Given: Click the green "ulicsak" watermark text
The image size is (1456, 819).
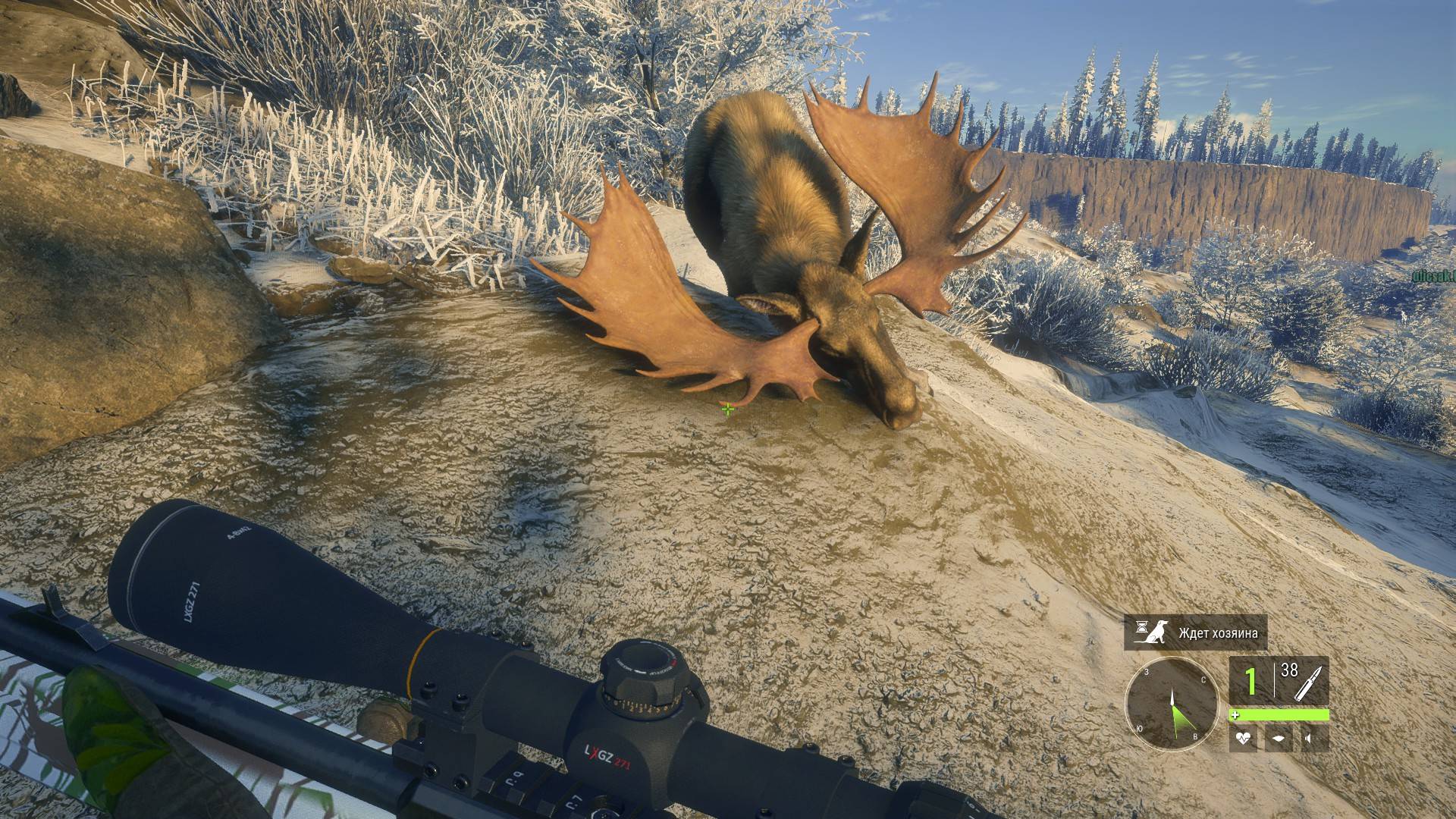Looking at the screenshot, I should 1431,275.
